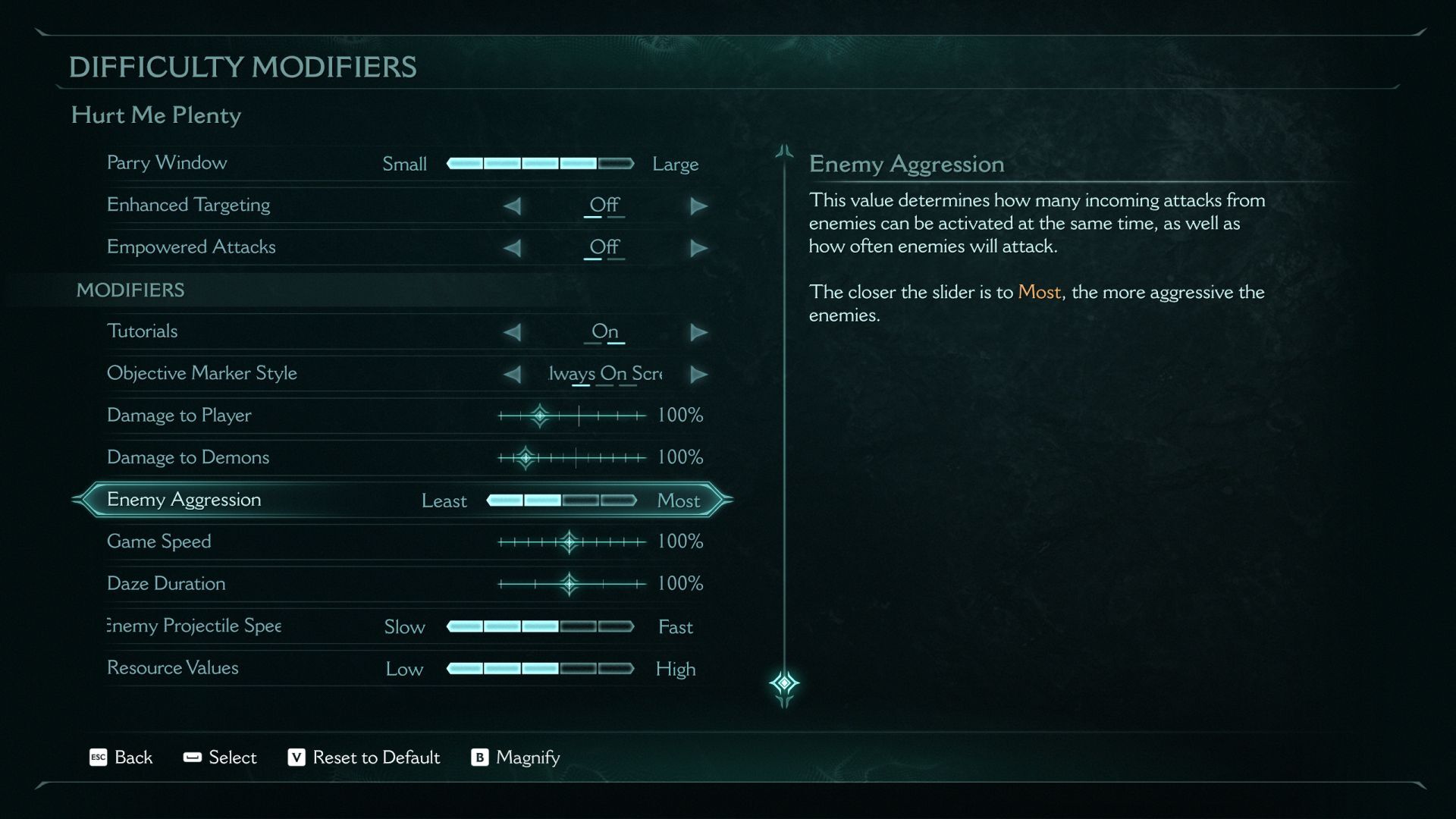1456x819 pixels.
Task: Click left arrow for Empowered Attacks
Action: (x=513, y=248)
